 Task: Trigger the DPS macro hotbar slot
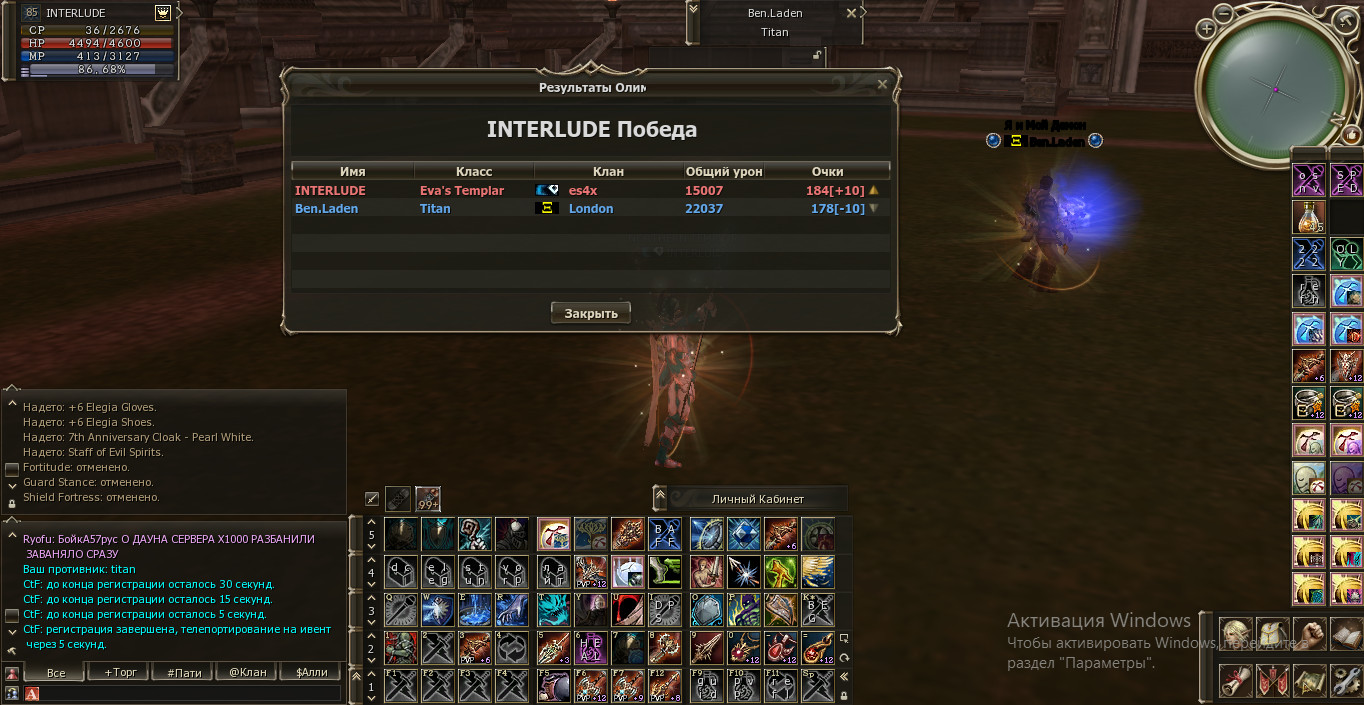[x=664, y=609]
